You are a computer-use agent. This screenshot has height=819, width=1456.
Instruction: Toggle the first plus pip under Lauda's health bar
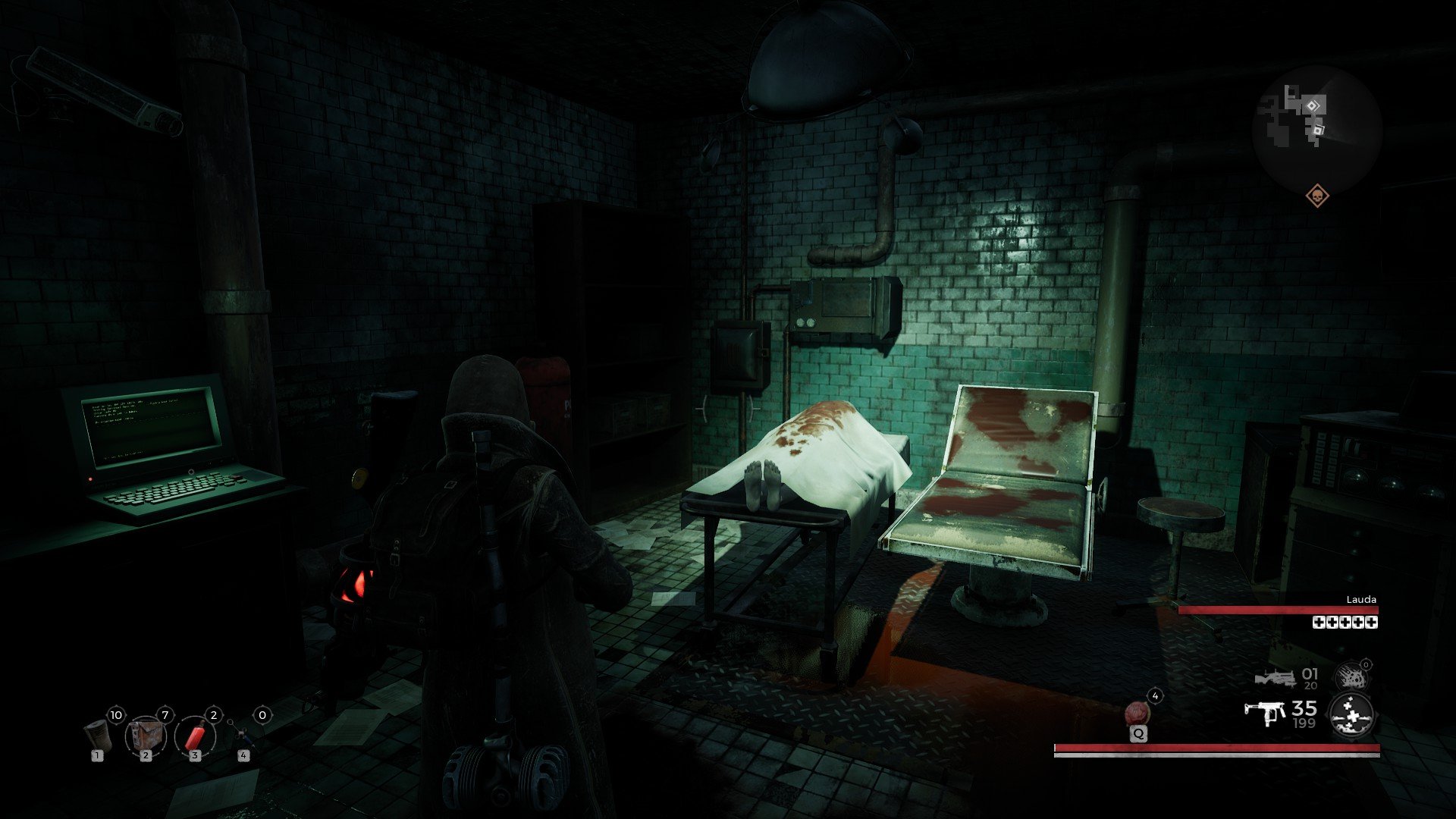coord(1319,623)
